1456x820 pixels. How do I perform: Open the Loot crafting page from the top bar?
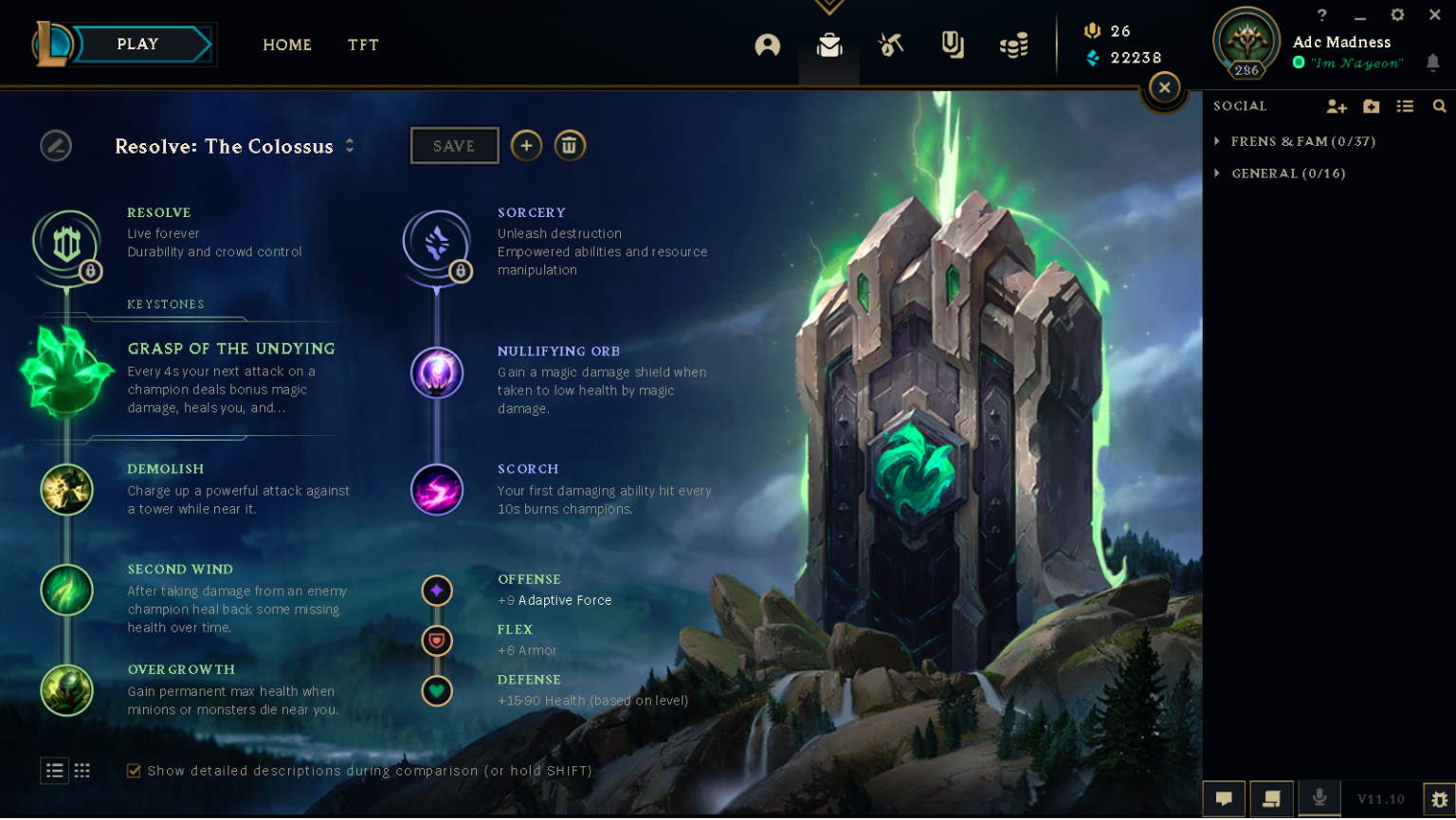pyautogui.click(x=890, y=45)
